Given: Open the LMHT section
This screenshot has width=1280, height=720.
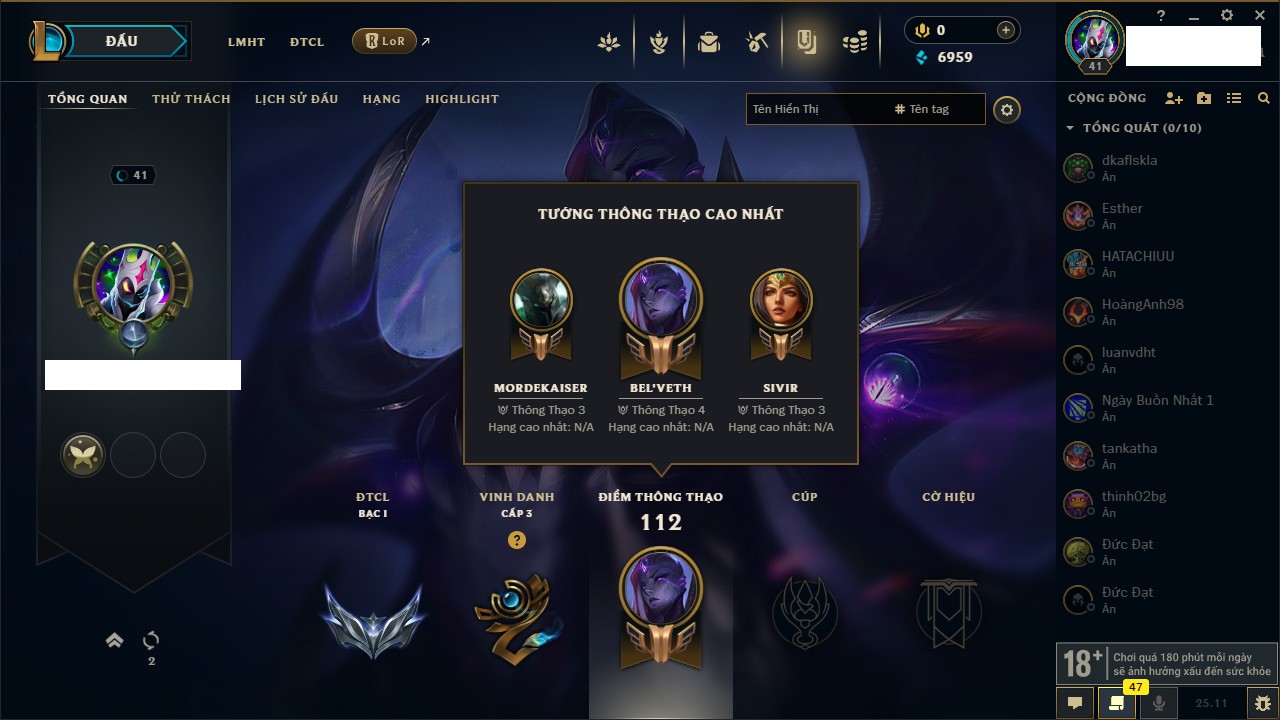Looking at the screenshot, I should coord(246,42).
